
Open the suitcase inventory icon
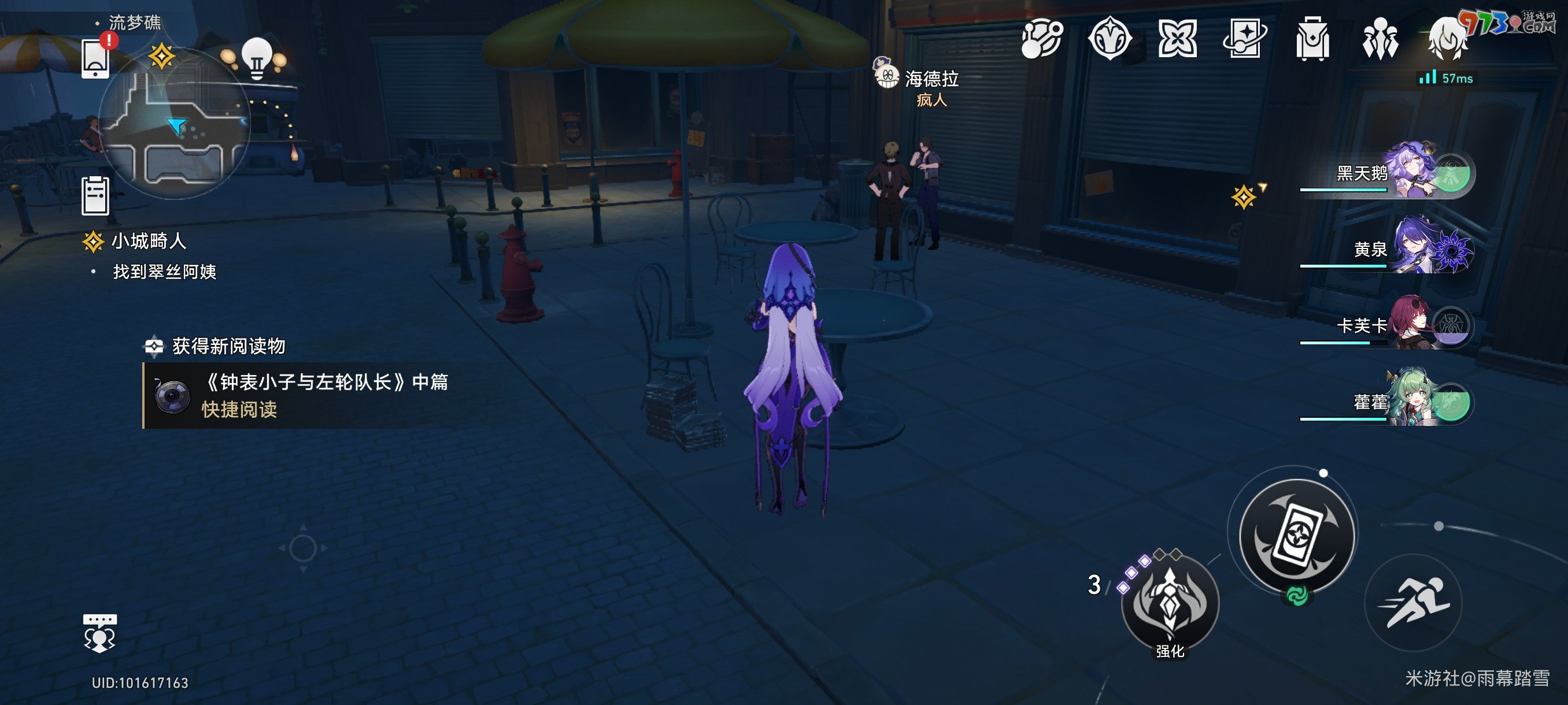(1312, 38)
